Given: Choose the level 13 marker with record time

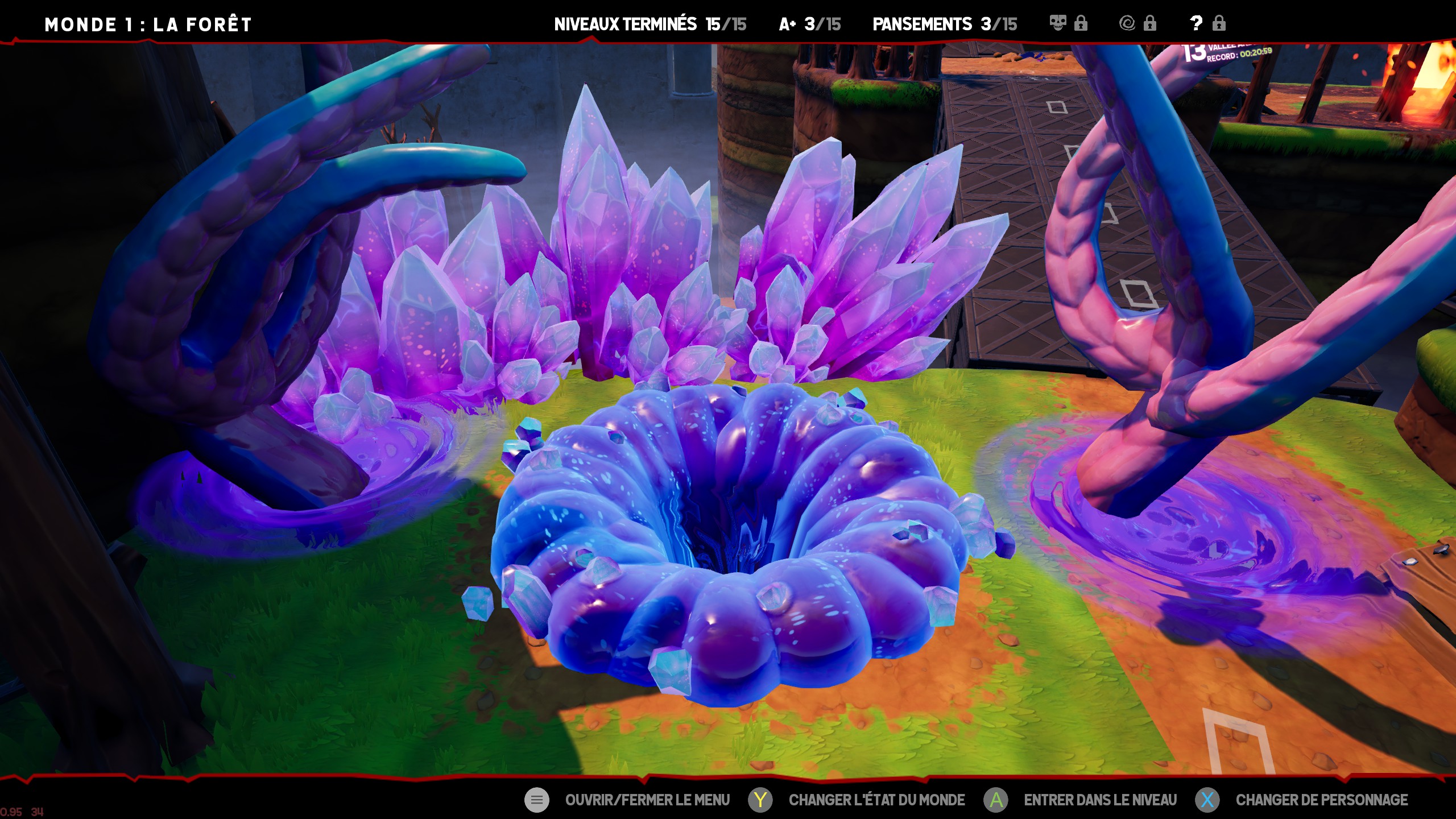Looking at the screenshot, I should coord(1226,52).
